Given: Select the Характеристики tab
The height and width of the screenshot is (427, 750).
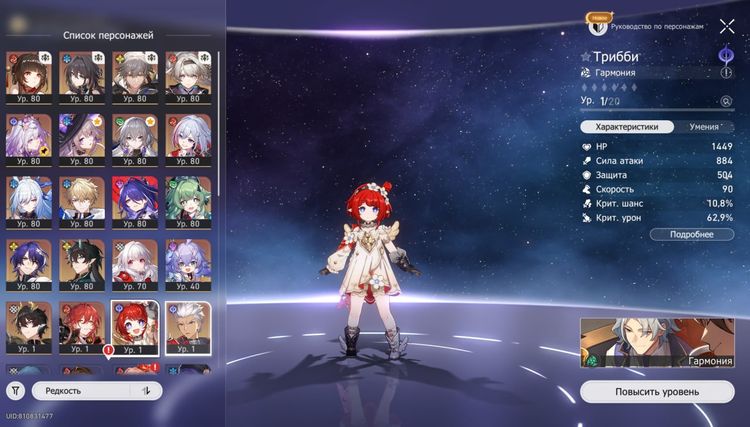Looking at the screenshot, I should click(x=626, y=127).
